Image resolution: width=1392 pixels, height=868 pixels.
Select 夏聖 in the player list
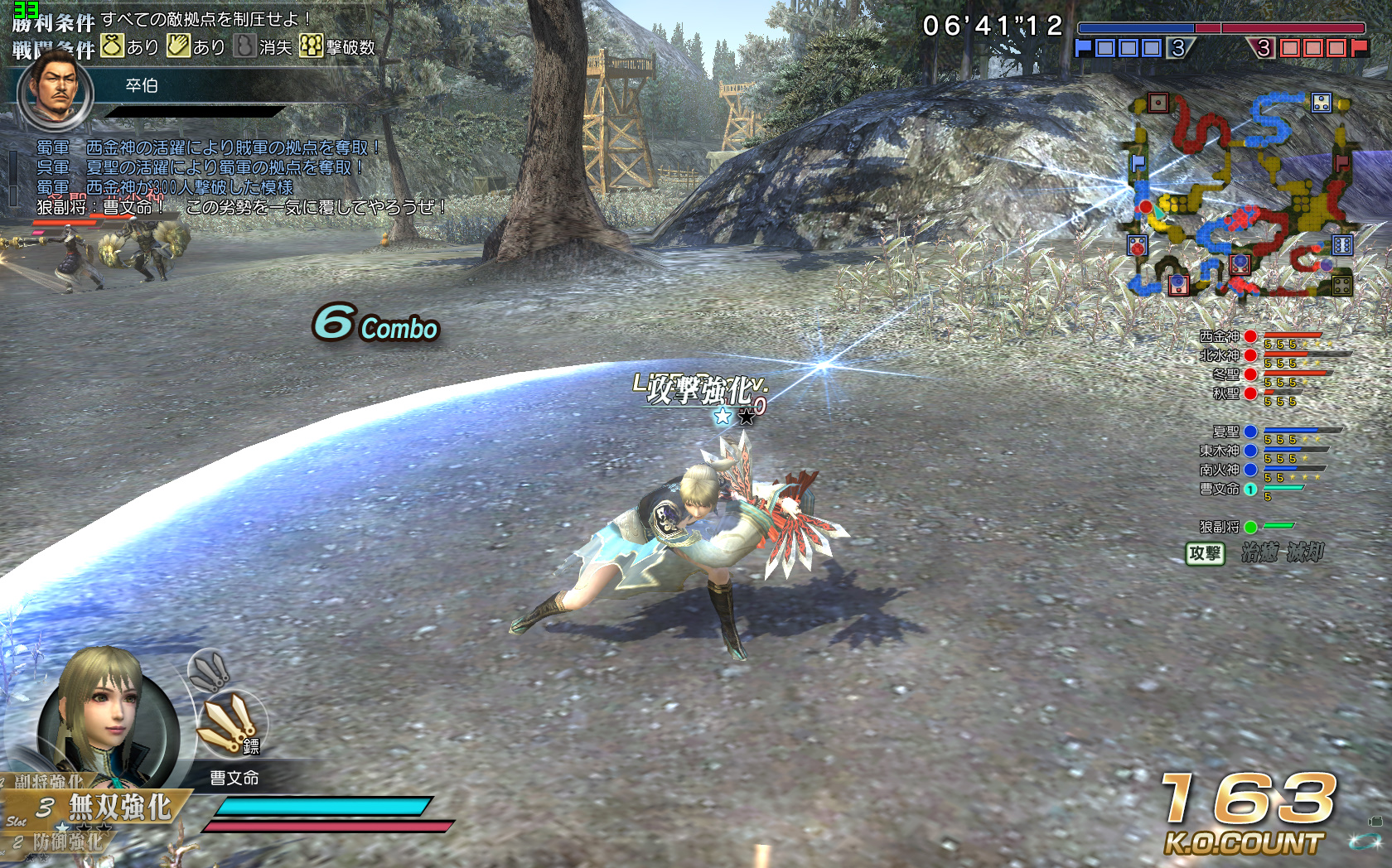(1225, 432)
